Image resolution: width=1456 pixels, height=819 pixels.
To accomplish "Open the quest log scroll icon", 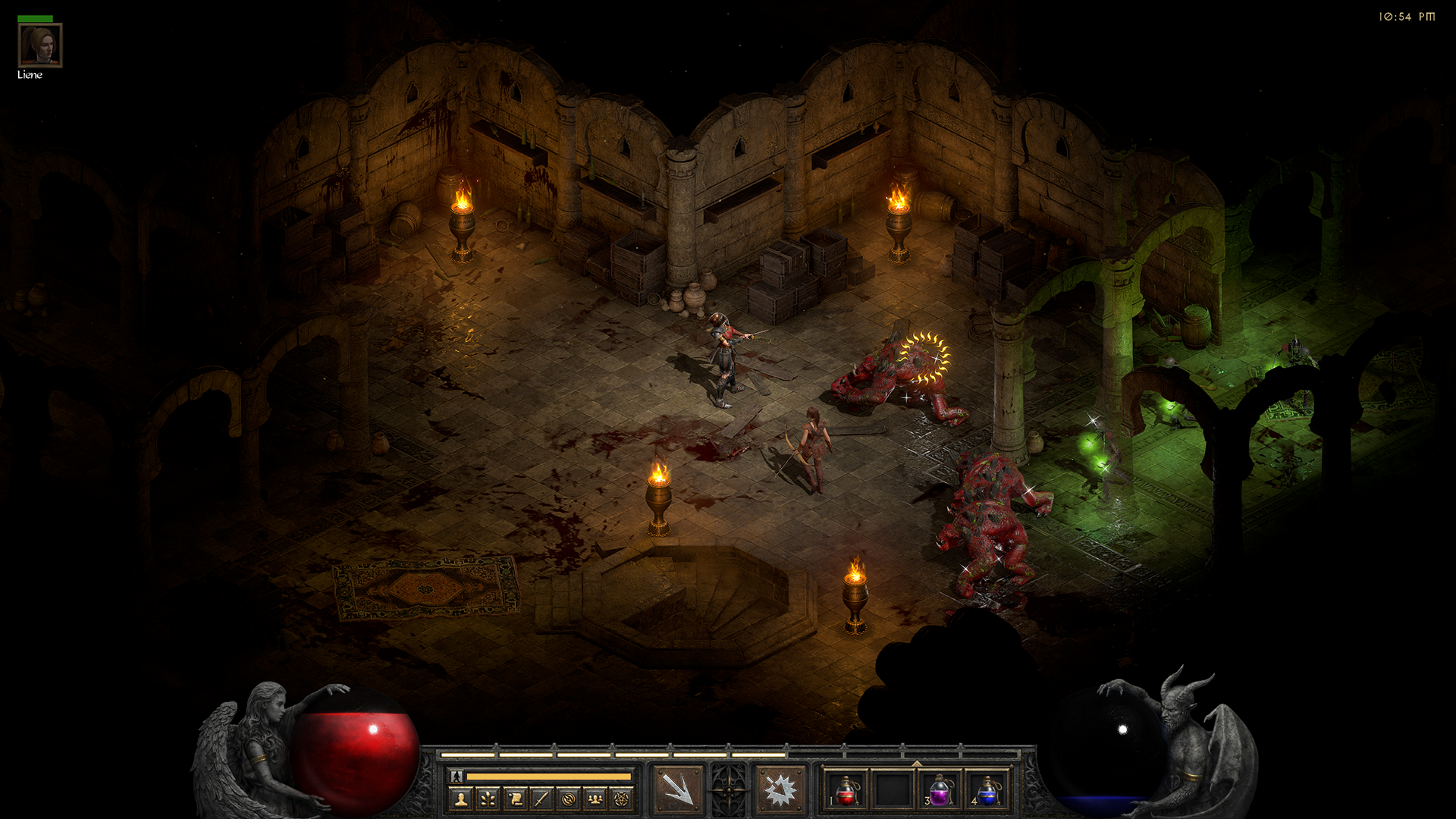I will (x=515, y=799).
